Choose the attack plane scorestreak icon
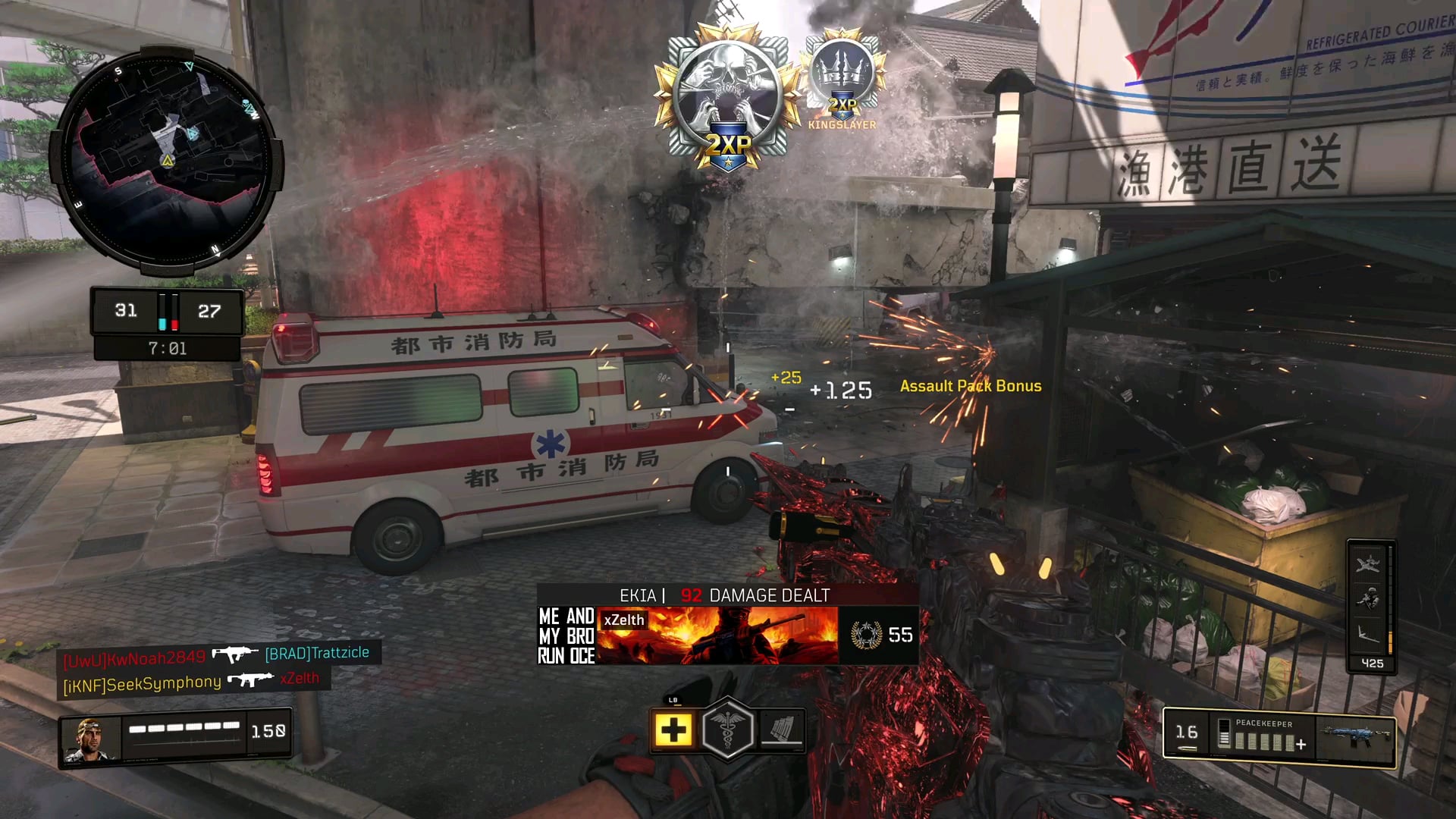The width and height of the screenshot is (1456, 819). pyautogui.click(x=1369, y=564)
